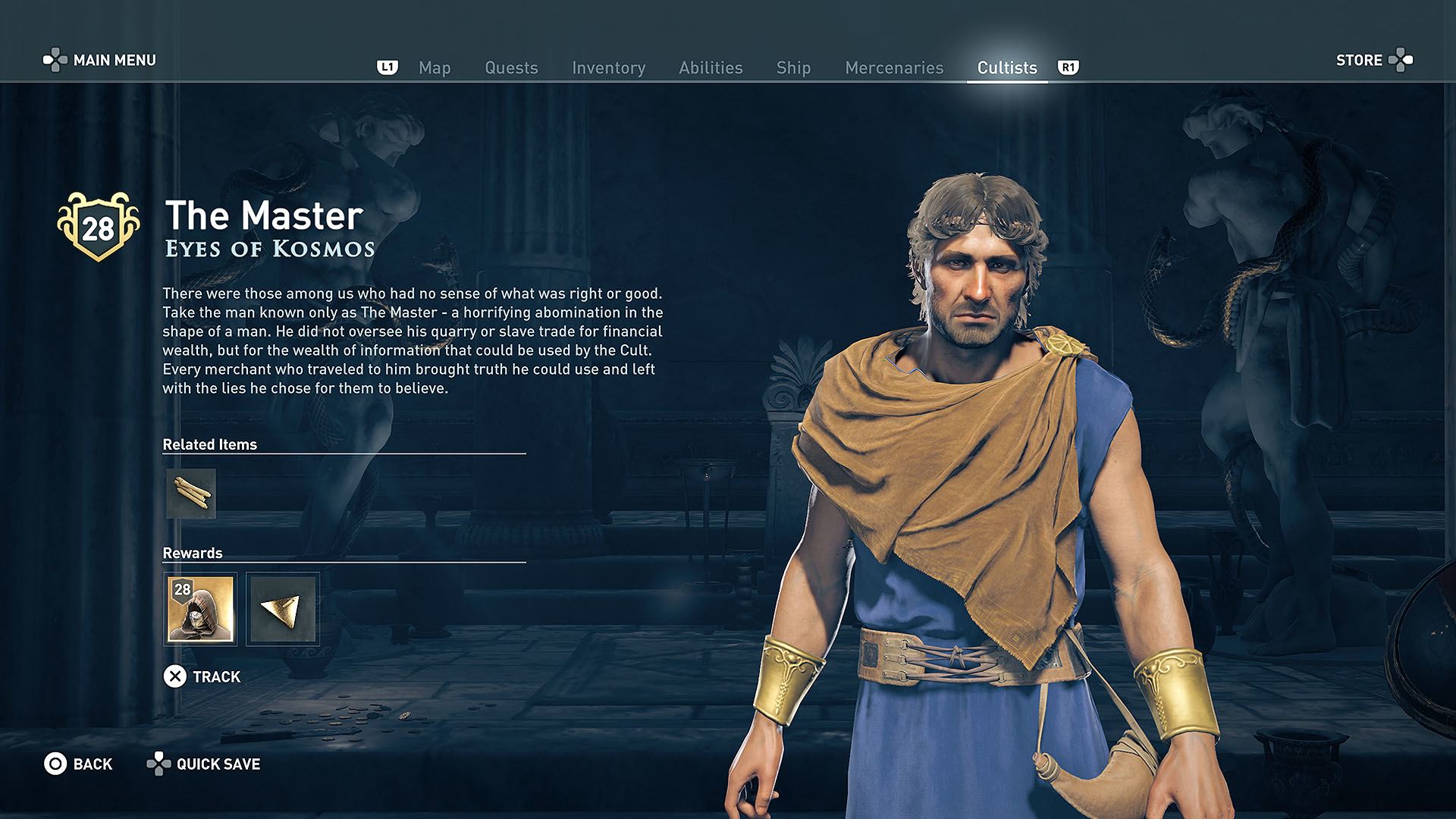1456x819 pixels.
Task: Open the Abilities tab
Action: tap(711, 67)
